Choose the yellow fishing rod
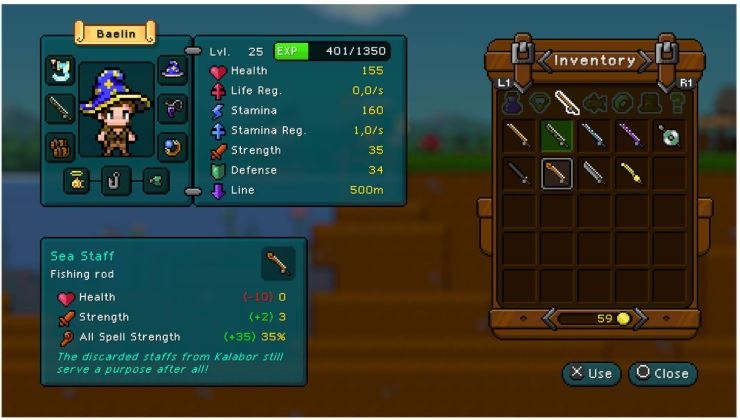This screenshot has height=420, width=740. 632,173
